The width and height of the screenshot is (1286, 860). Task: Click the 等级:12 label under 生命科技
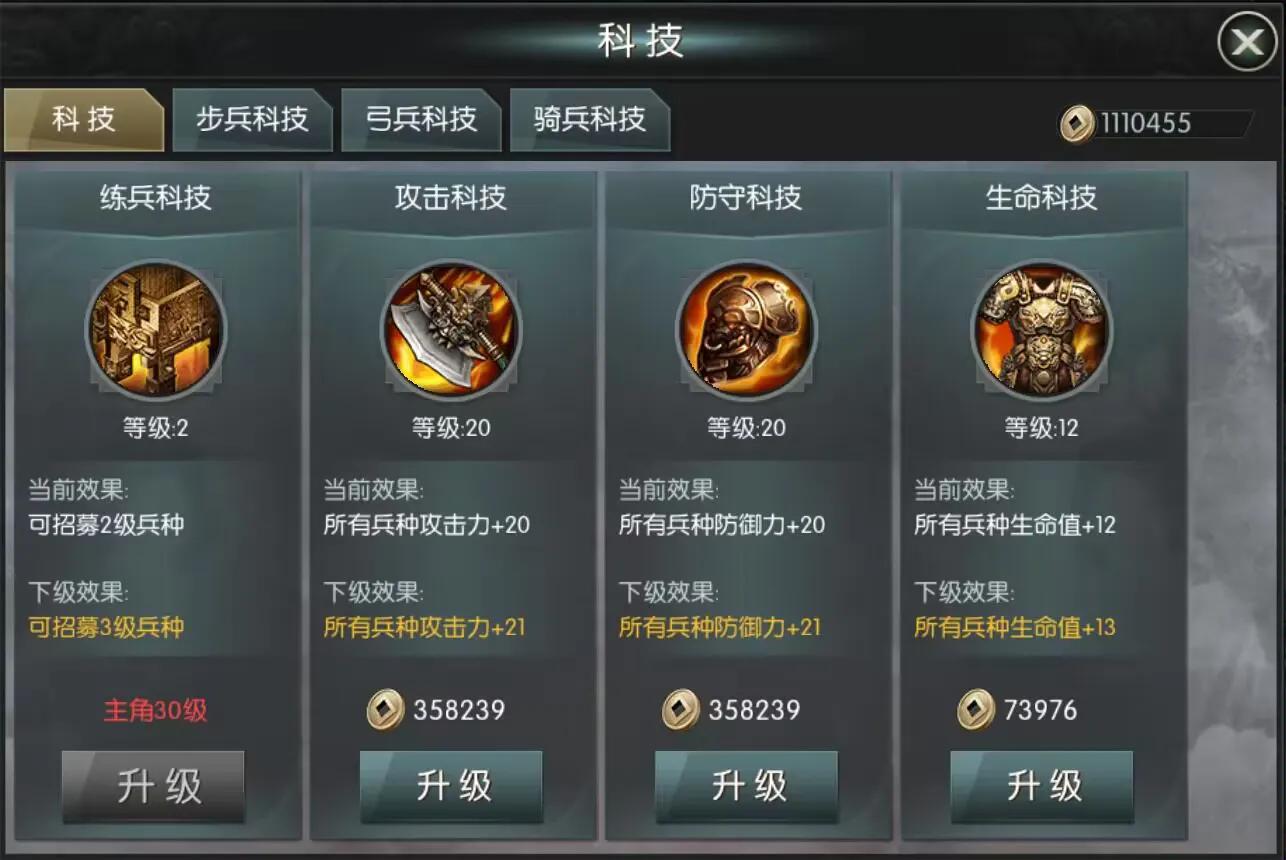click(1042, 428)
